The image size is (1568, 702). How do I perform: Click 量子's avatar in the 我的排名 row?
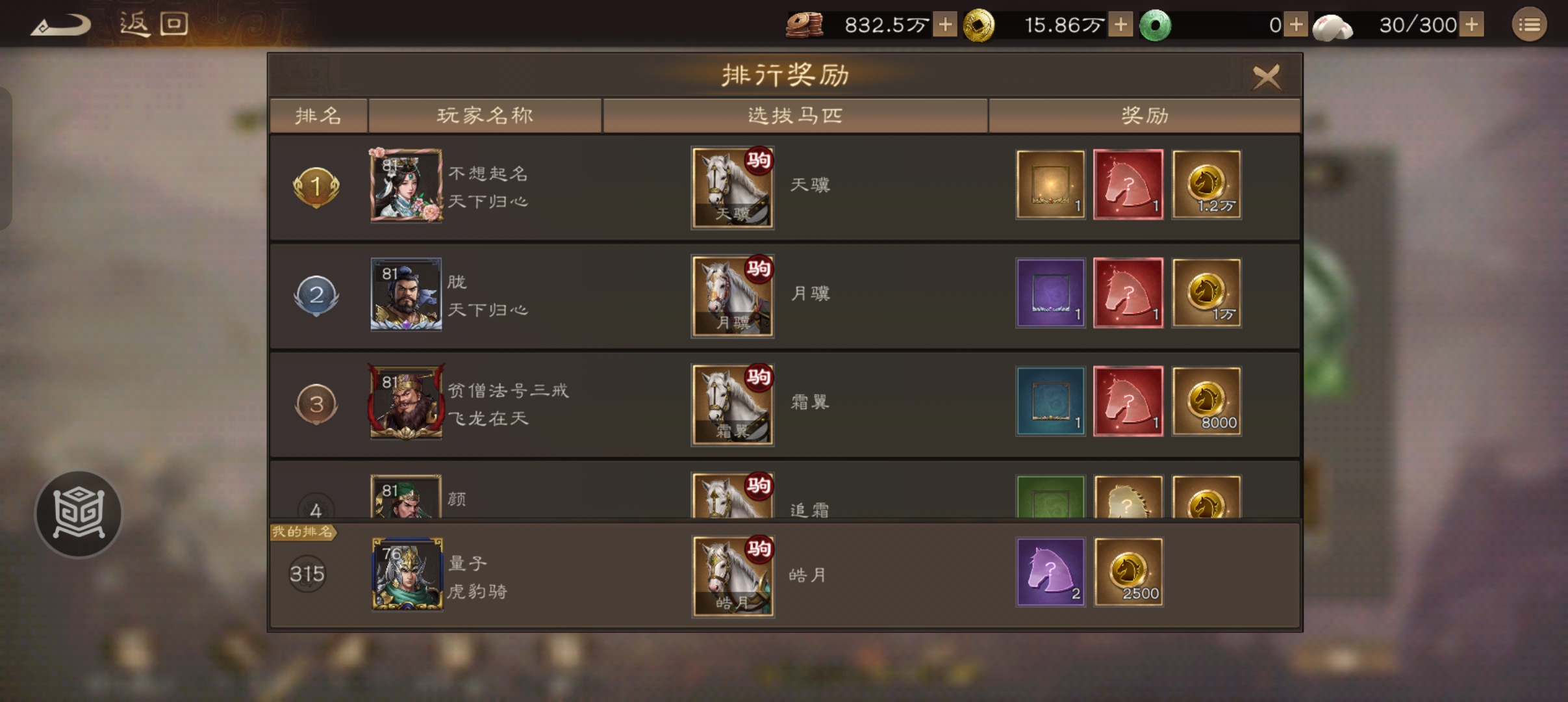click(406, 574)
